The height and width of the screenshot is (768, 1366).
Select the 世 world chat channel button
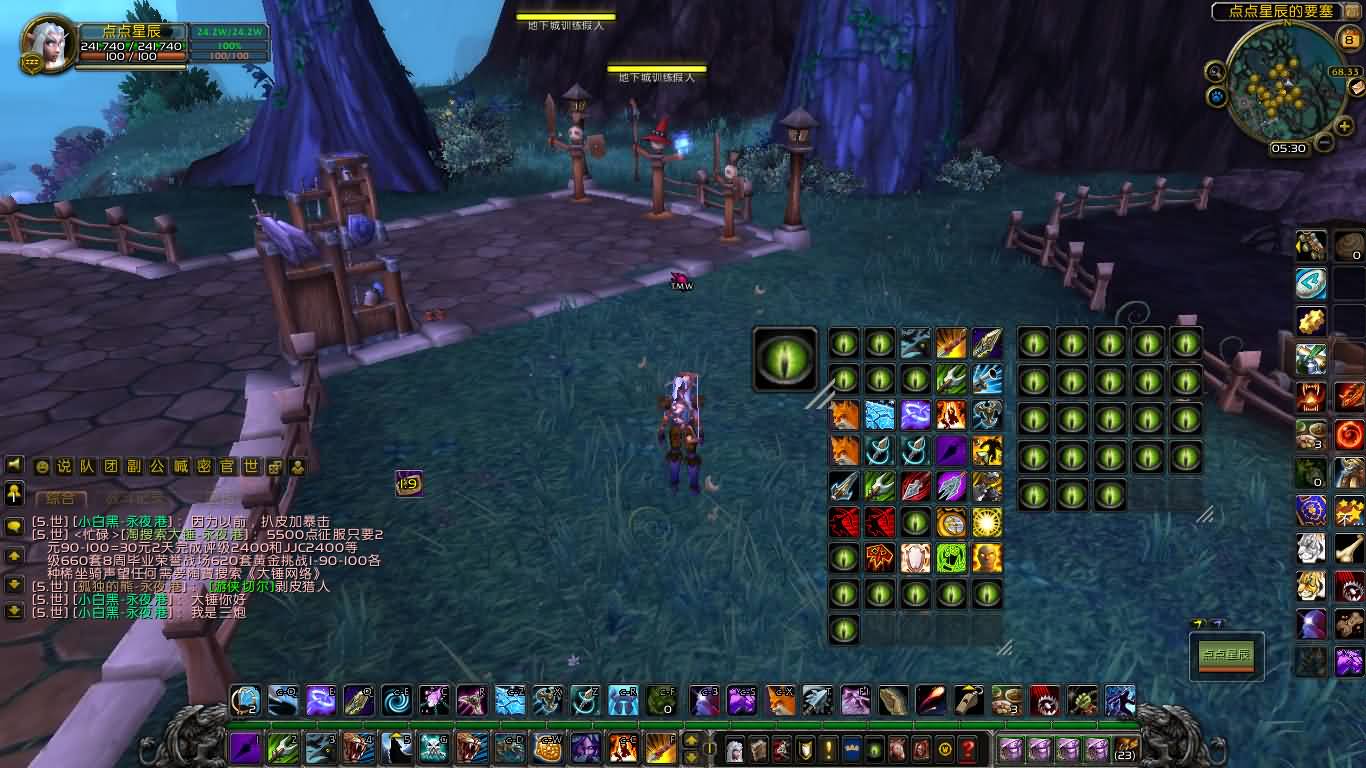251,467
